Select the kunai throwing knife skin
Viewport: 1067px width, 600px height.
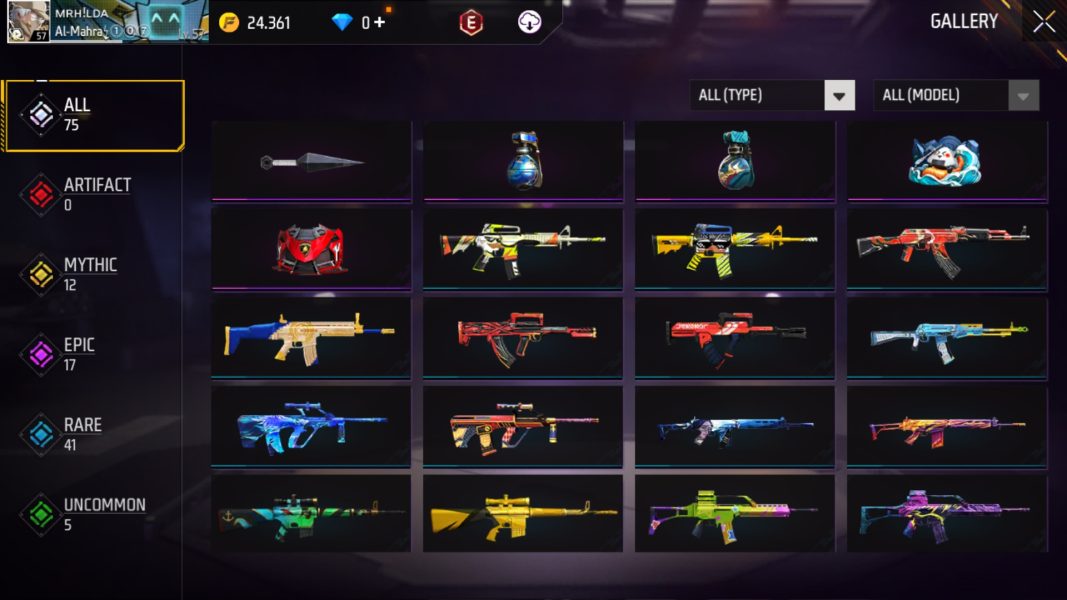tap(312, 161)
